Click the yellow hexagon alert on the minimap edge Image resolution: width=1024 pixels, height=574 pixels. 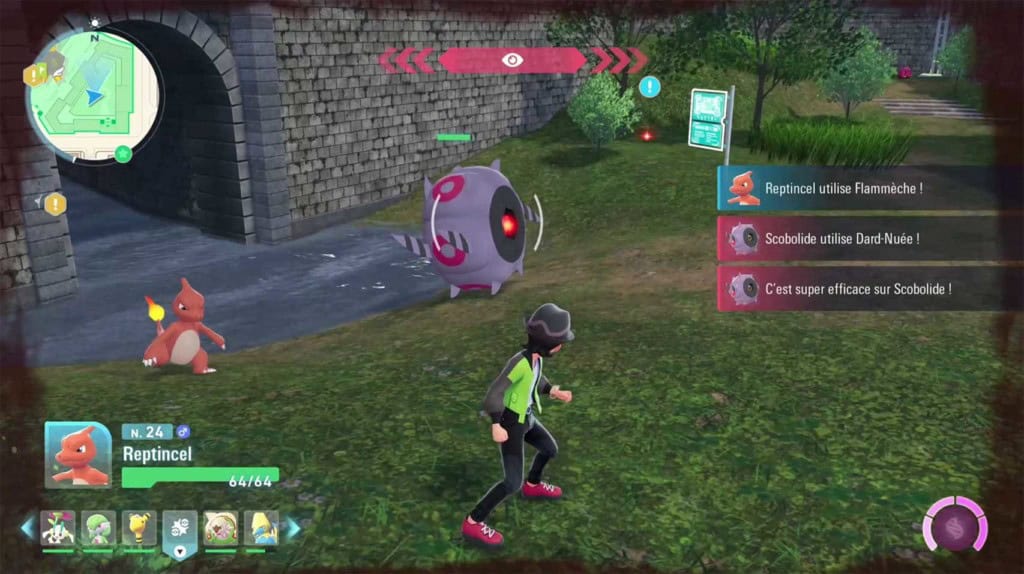click(x=34, y=74)
